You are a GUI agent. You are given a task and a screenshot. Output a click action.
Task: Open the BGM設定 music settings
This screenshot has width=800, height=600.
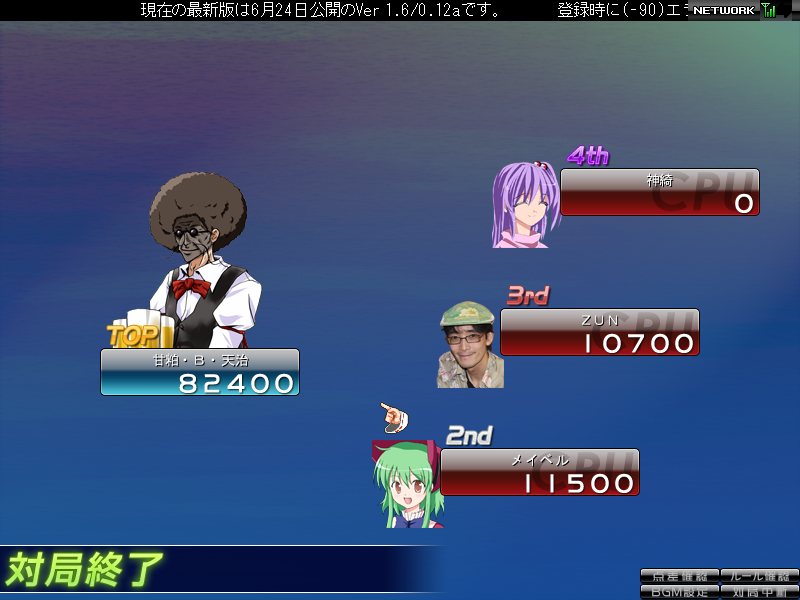[x=680, y=591]
